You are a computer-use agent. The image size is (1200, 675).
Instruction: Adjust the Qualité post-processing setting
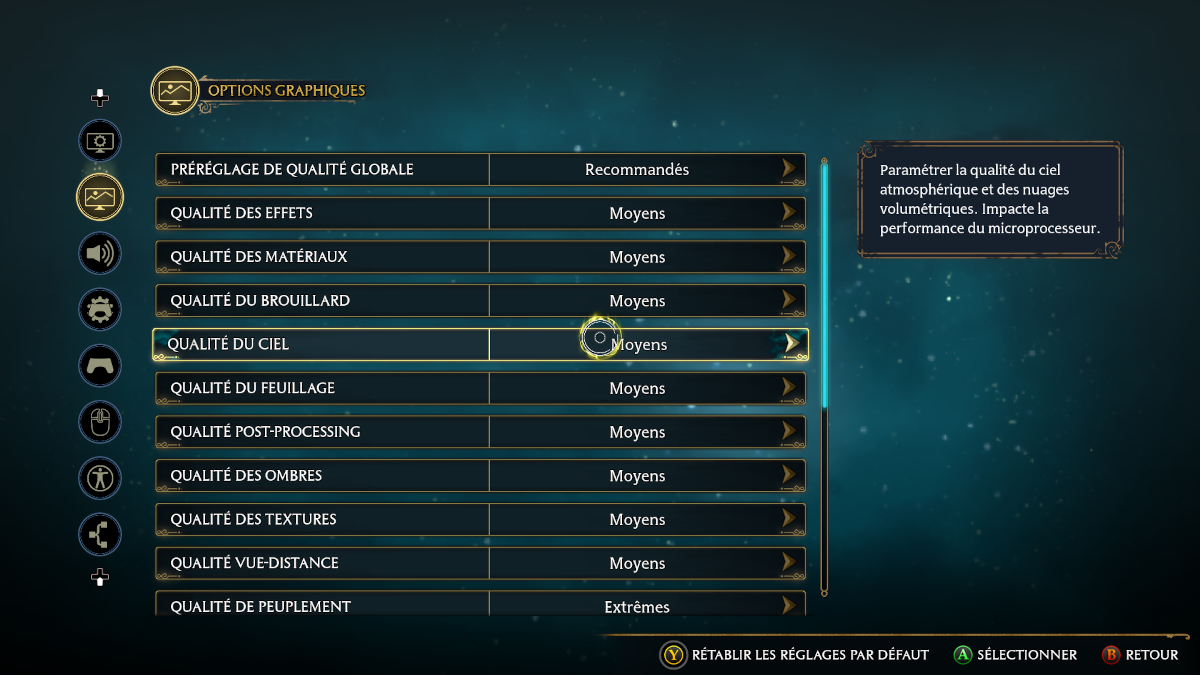[480, 432]
